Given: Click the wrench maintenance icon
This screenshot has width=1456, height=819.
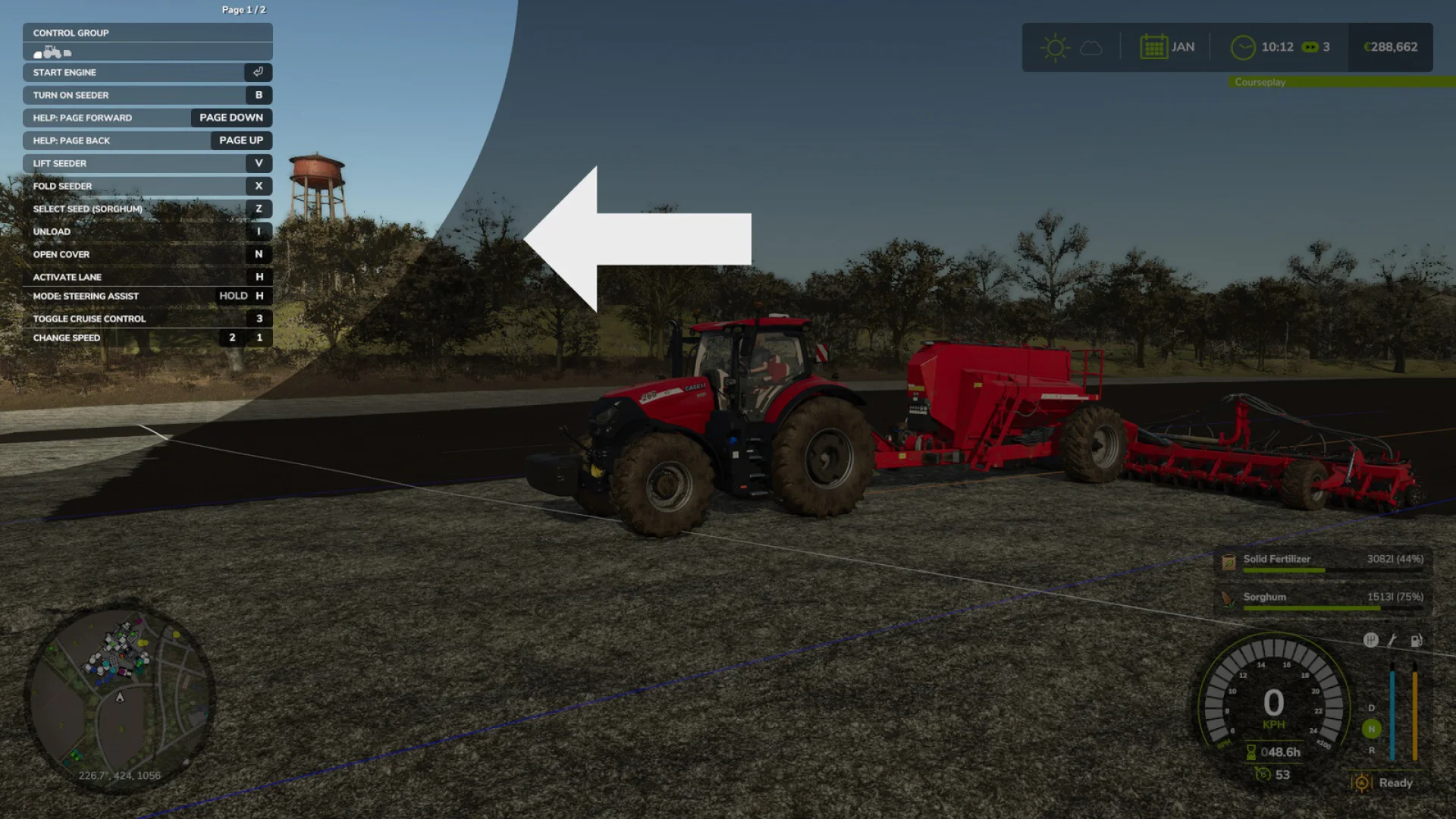Looking at the screenshot, I should click(x=1392, y=640).
